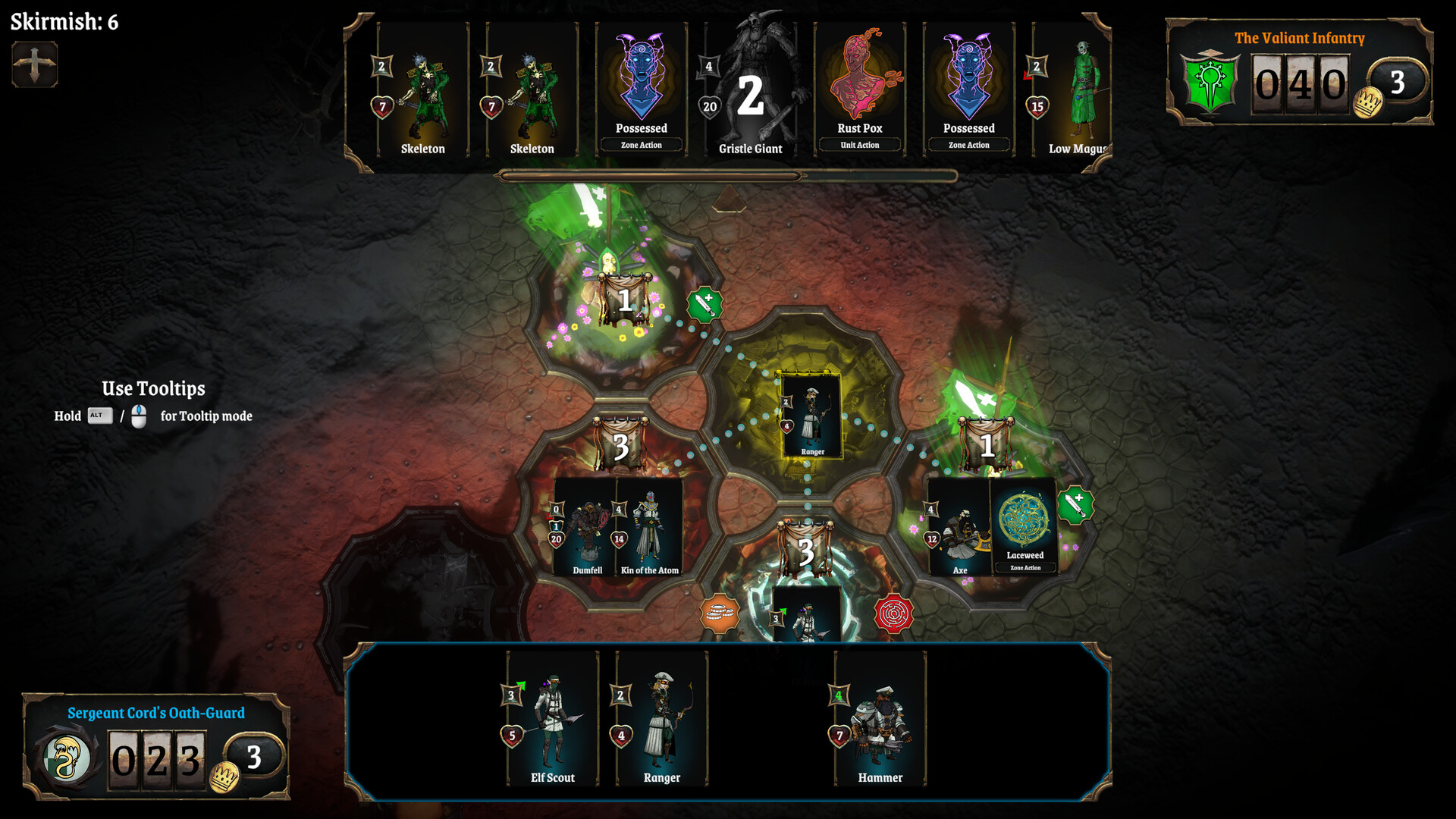
Task: Click the Valiant Infantry green faction emblem
Action: click(x=1210, y=82)
